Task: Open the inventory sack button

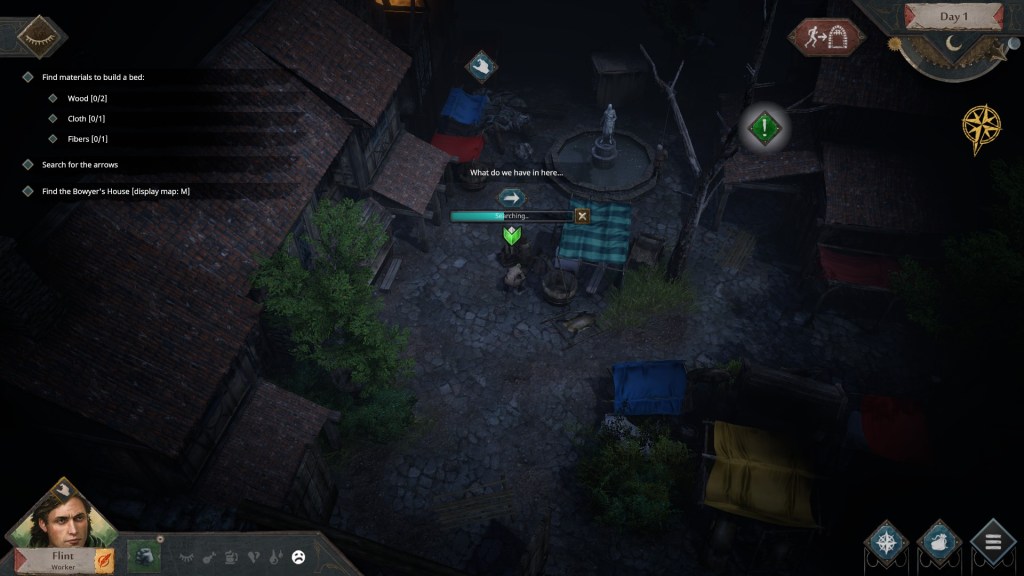Action: (x=939, y=545)
